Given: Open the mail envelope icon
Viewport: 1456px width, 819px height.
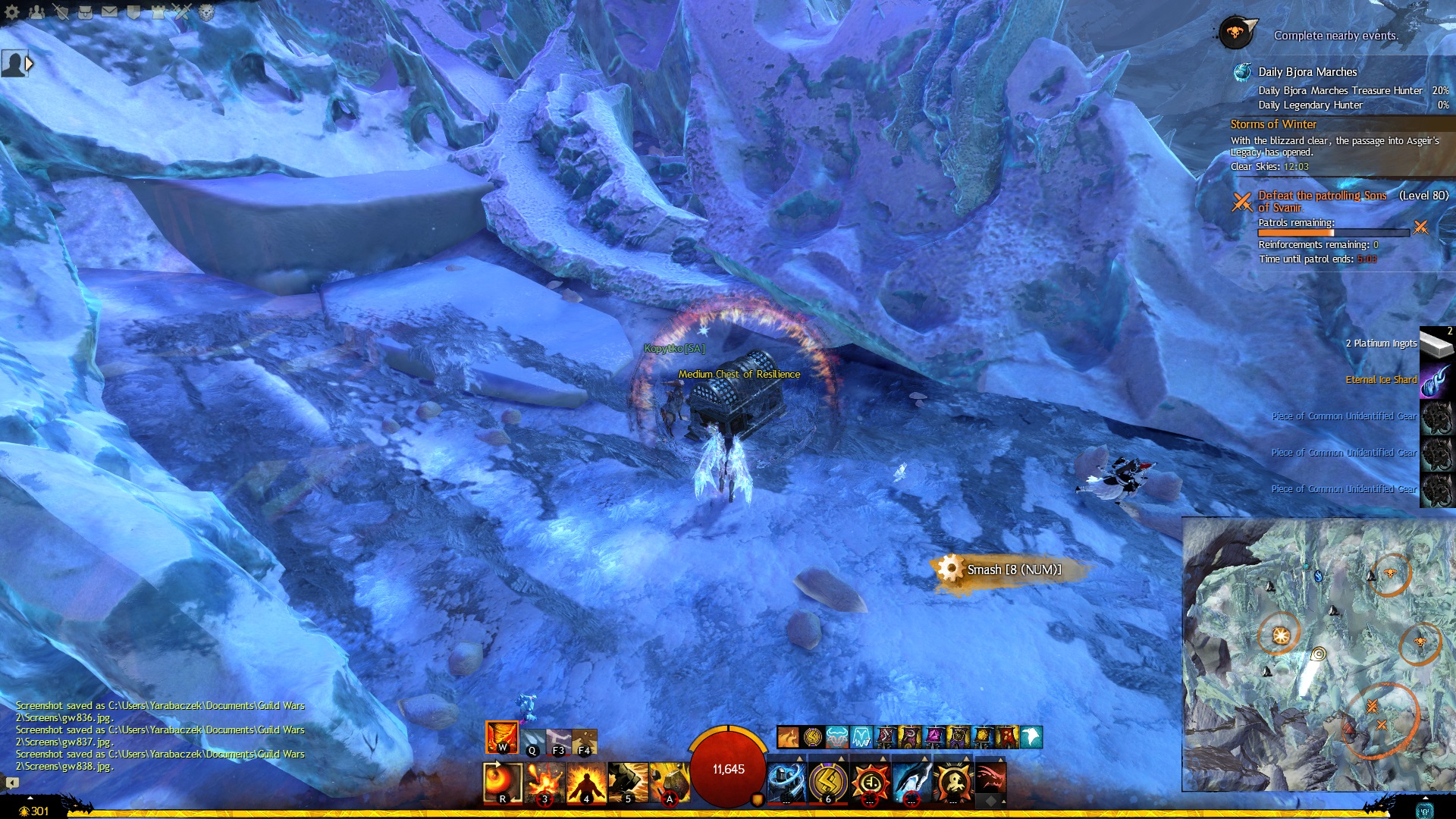Looking at the screenshot, I should click(x=110, y=11).
